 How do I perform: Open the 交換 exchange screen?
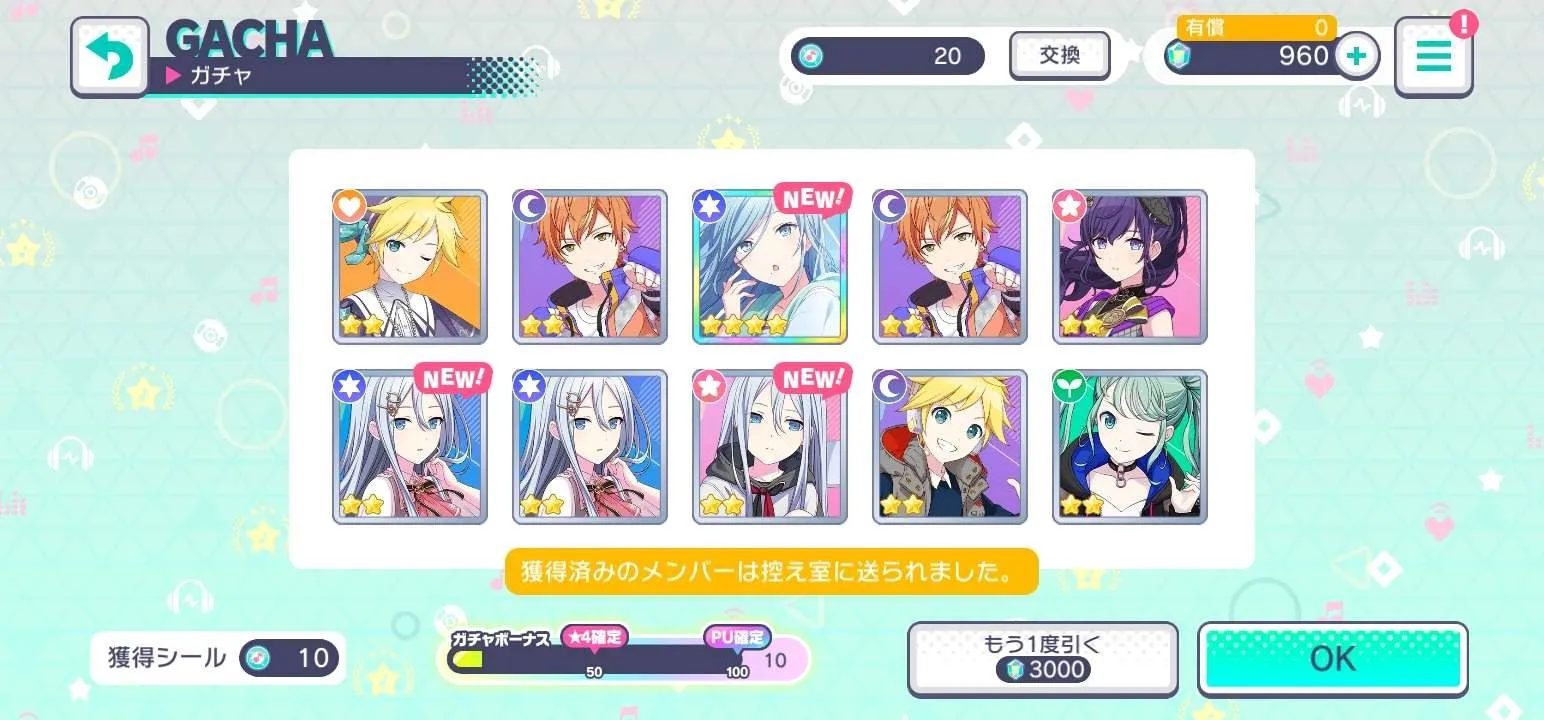(x=1059, y=56)
